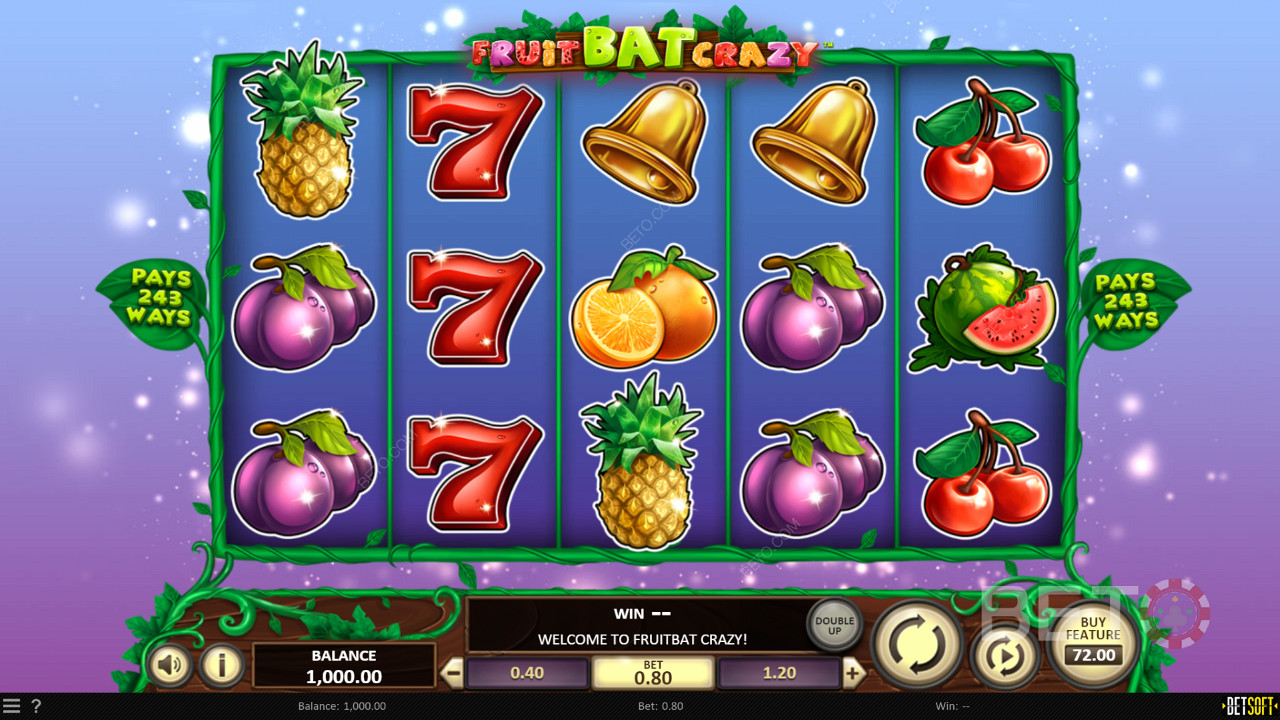
Task: Open the info paytable button
Action: pyautogui.click(x=221, y=665)
